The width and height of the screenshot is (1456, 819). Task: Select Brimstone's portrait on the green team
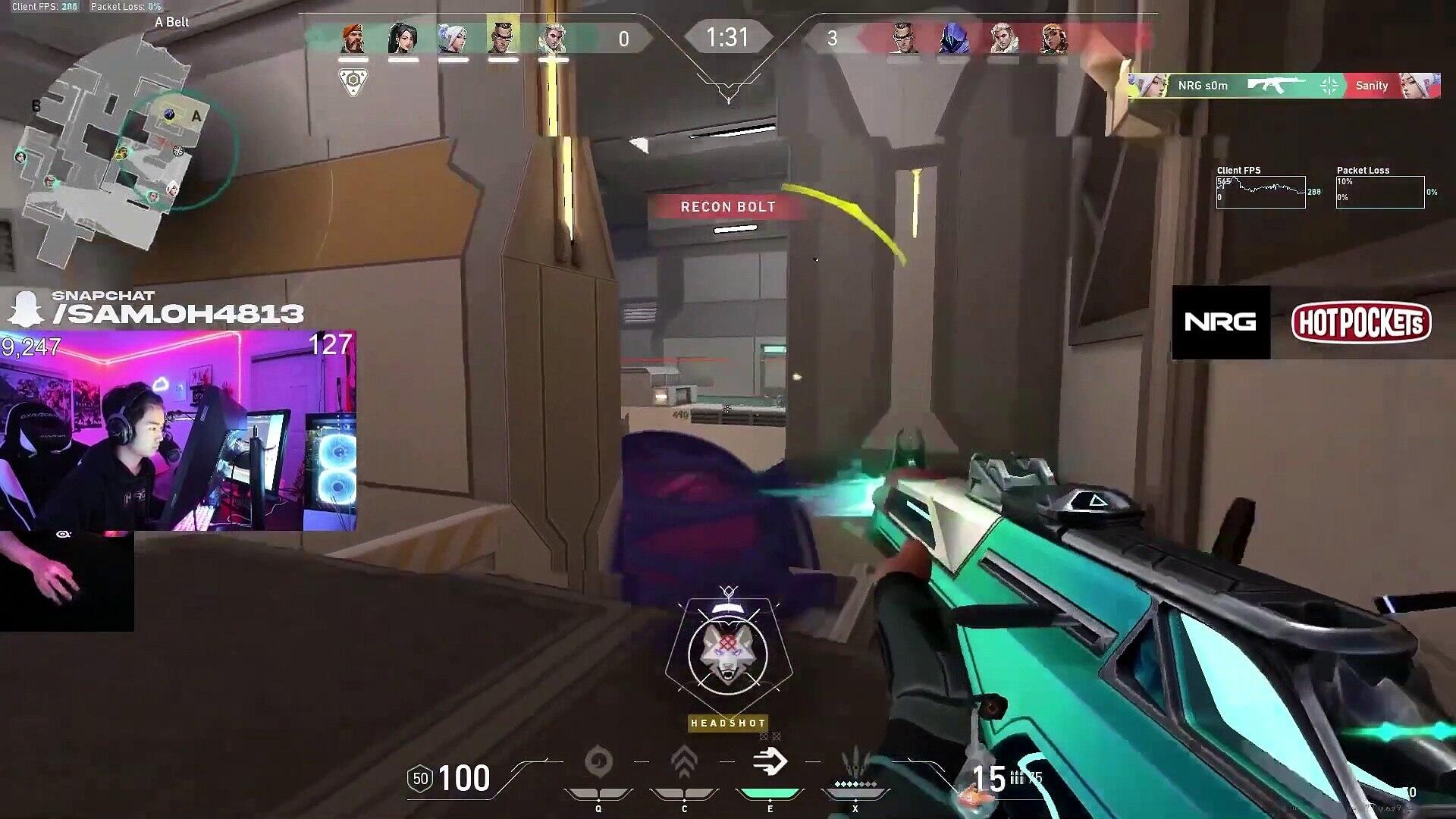[x=353, y=38]
